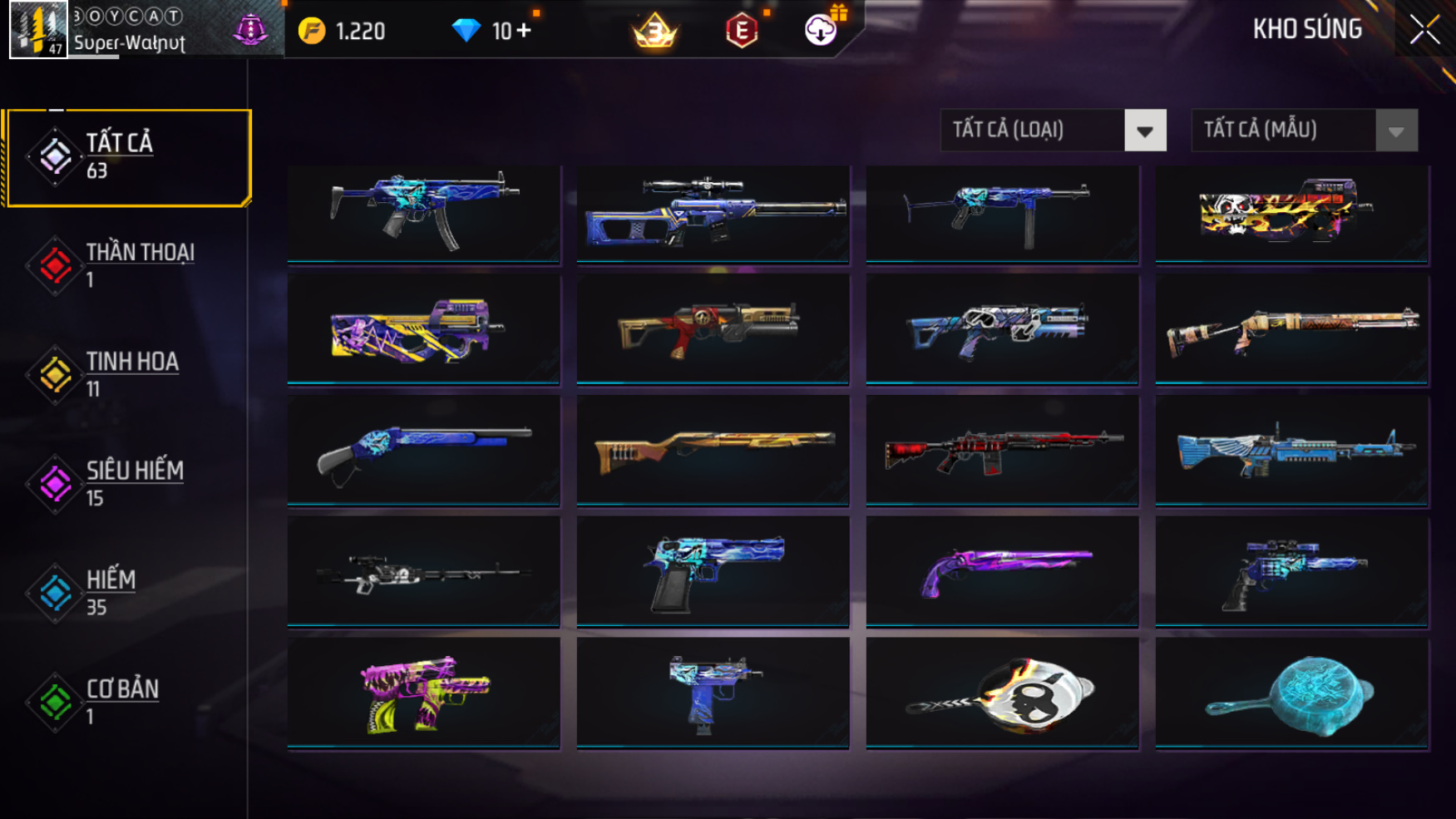Click the red E hexagon badge icon
Screen dimensions: 1456x819
[741, 32]
